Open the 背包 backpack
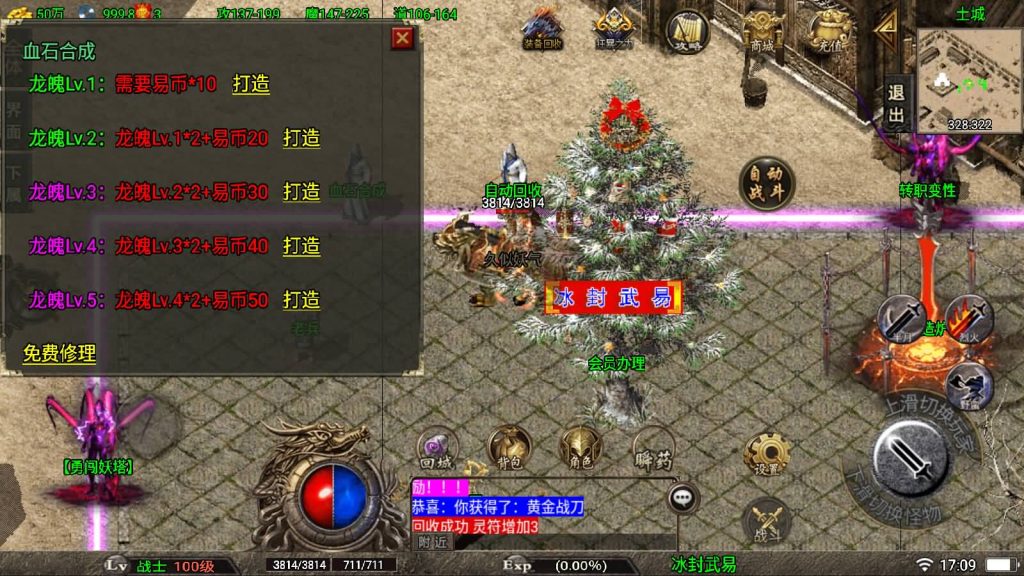This screenshot has height=576, width=1024. click(x=509, y=449)
